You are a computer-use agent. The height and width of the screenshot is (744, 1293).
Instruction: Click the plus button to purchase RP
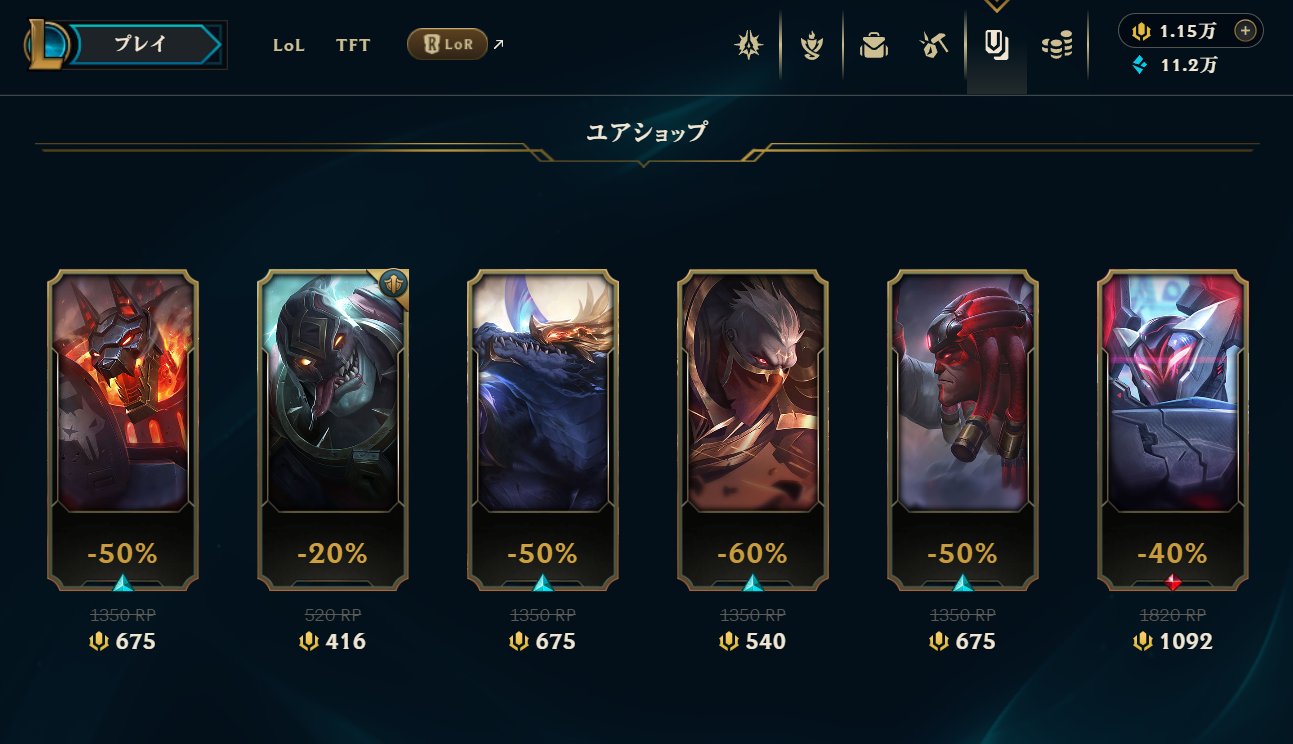click(1245, 31)
